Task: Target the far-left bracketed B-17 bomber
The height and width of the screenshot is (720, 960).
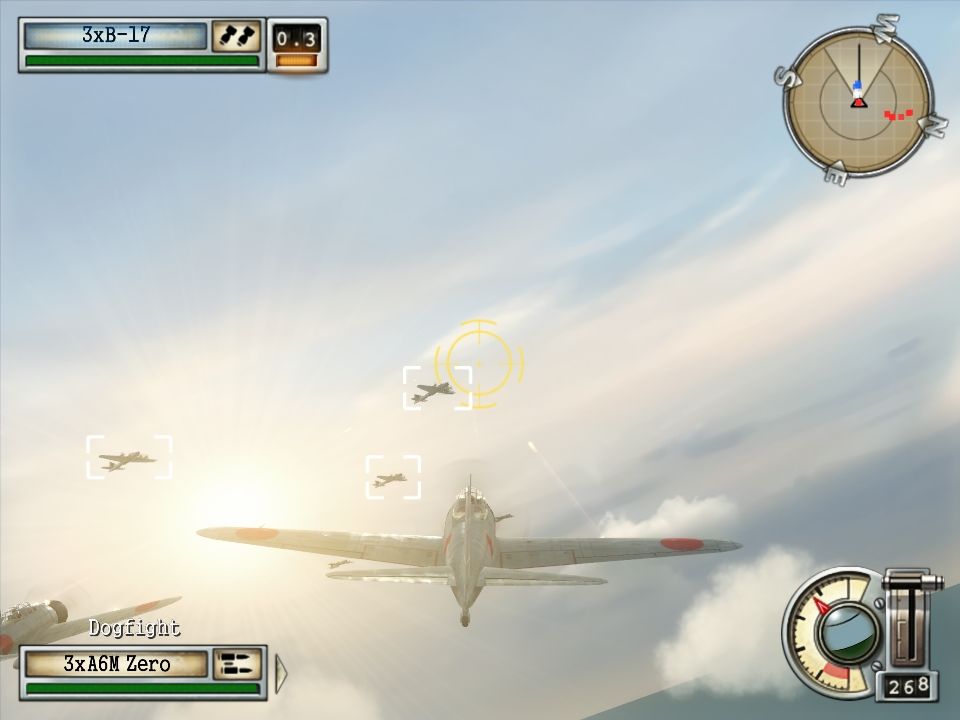Action: 128,458
